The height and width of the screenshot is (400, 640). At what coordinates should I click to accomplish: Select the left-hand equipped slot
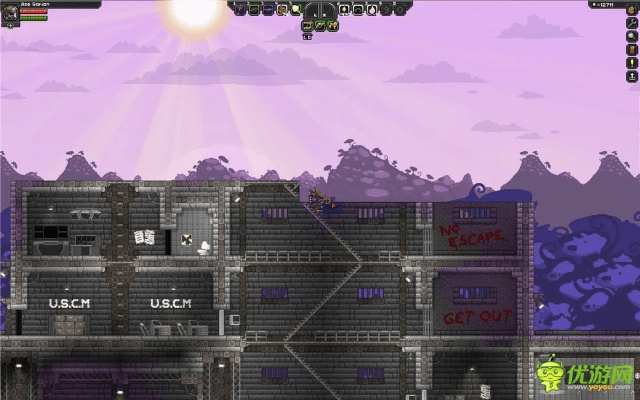(311, 10)
